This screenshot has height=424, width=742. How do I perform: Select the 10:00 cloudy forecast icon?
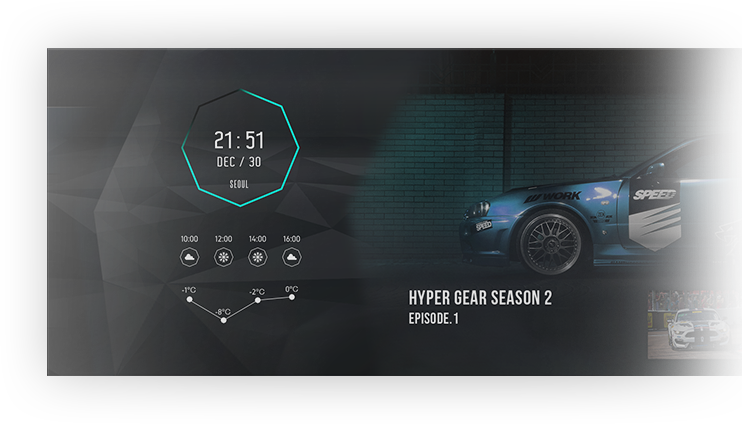(x=189, y=258)
